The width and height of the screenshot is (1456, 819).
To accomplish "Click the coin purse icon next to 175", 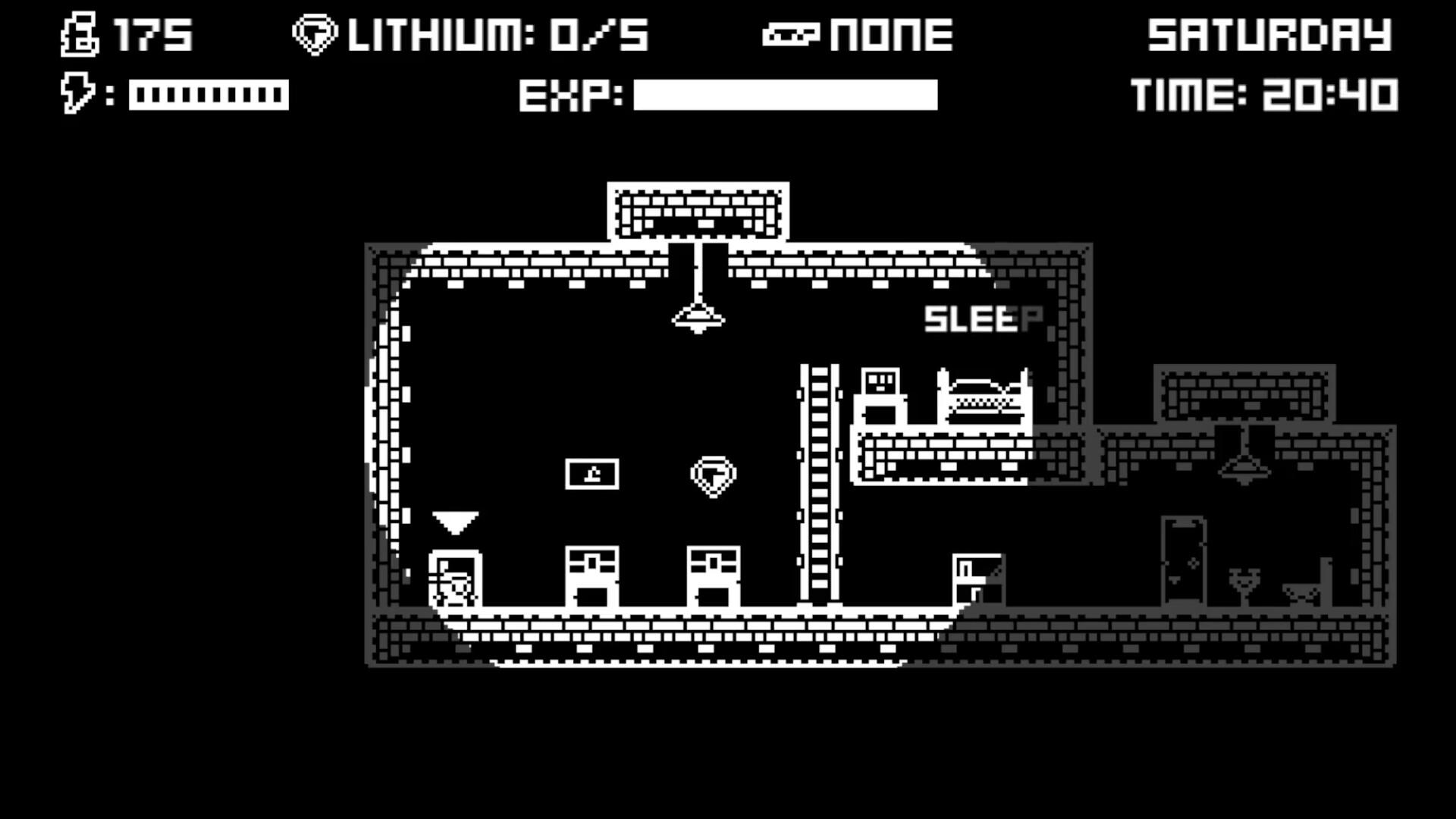I will [x=78, y=34].
